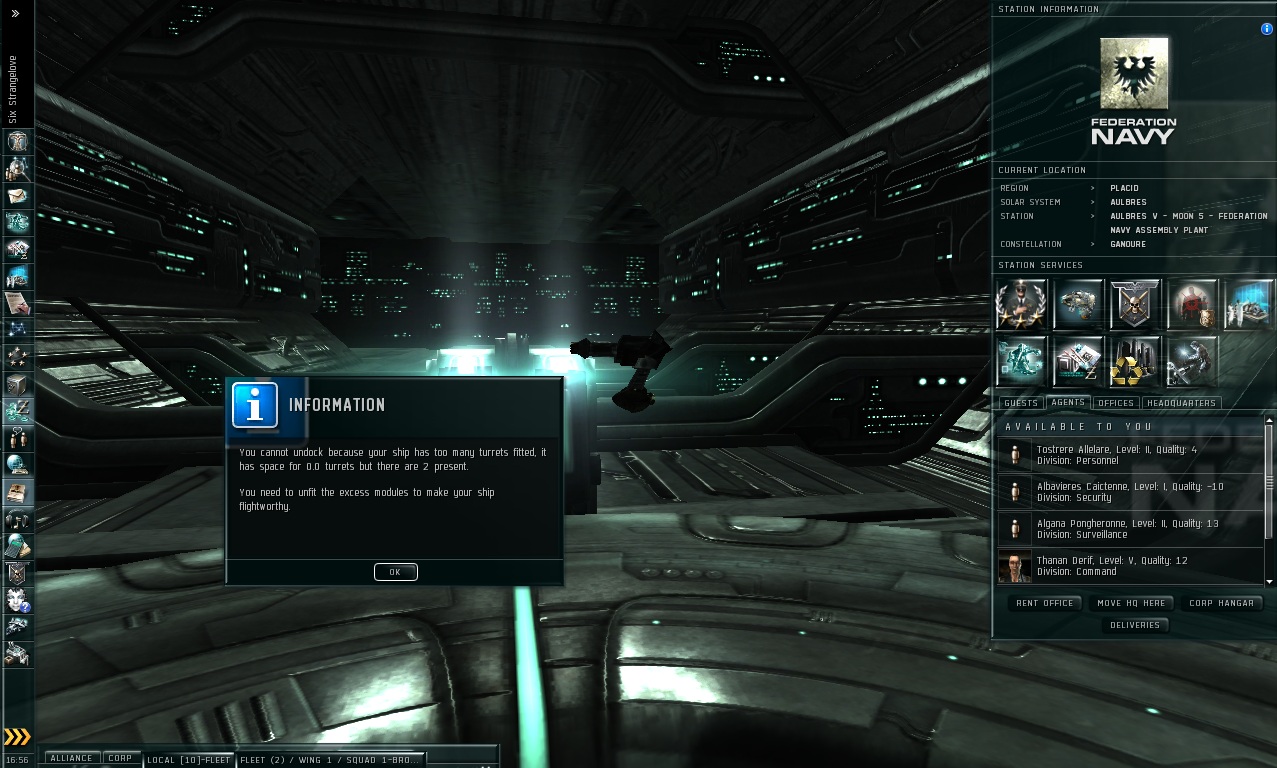Expand the sidebar with double-arrow button

click(x=16, y=14)
